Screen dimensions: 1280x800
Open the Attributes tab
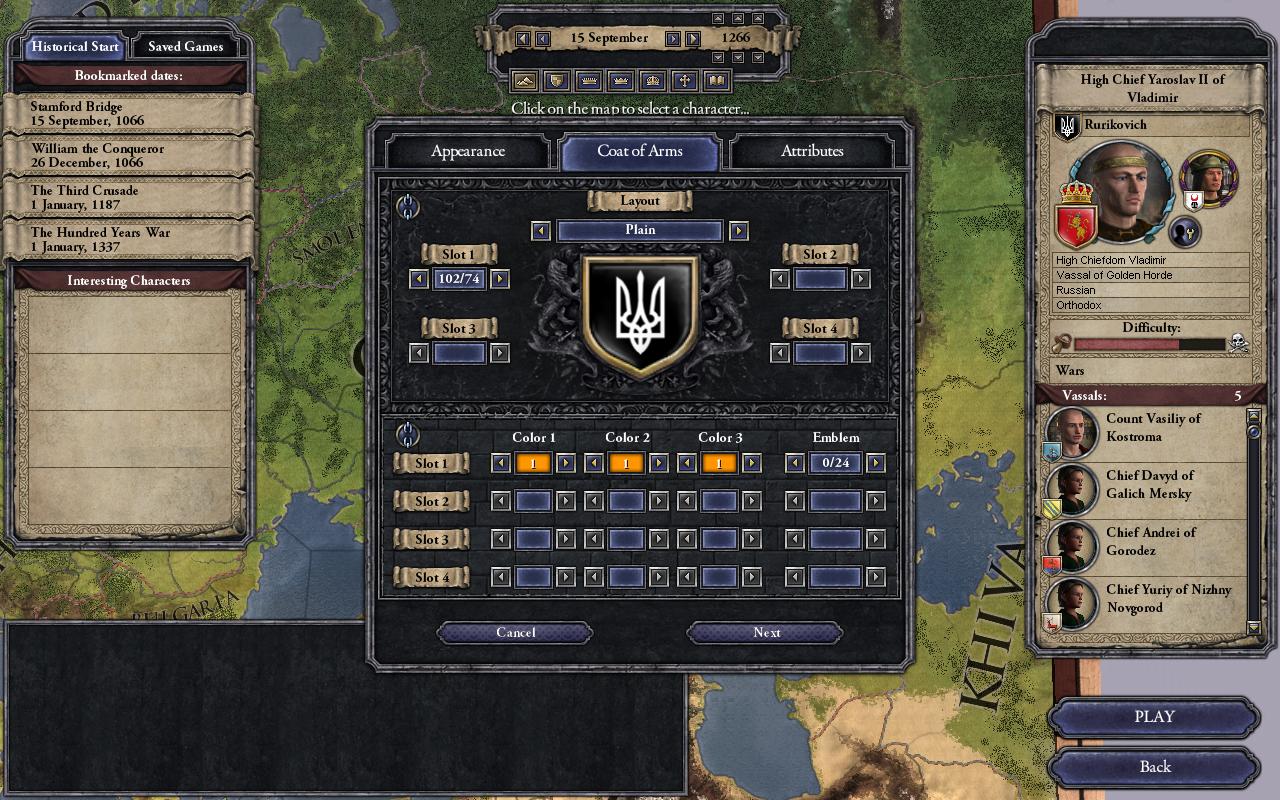point(811,151)
